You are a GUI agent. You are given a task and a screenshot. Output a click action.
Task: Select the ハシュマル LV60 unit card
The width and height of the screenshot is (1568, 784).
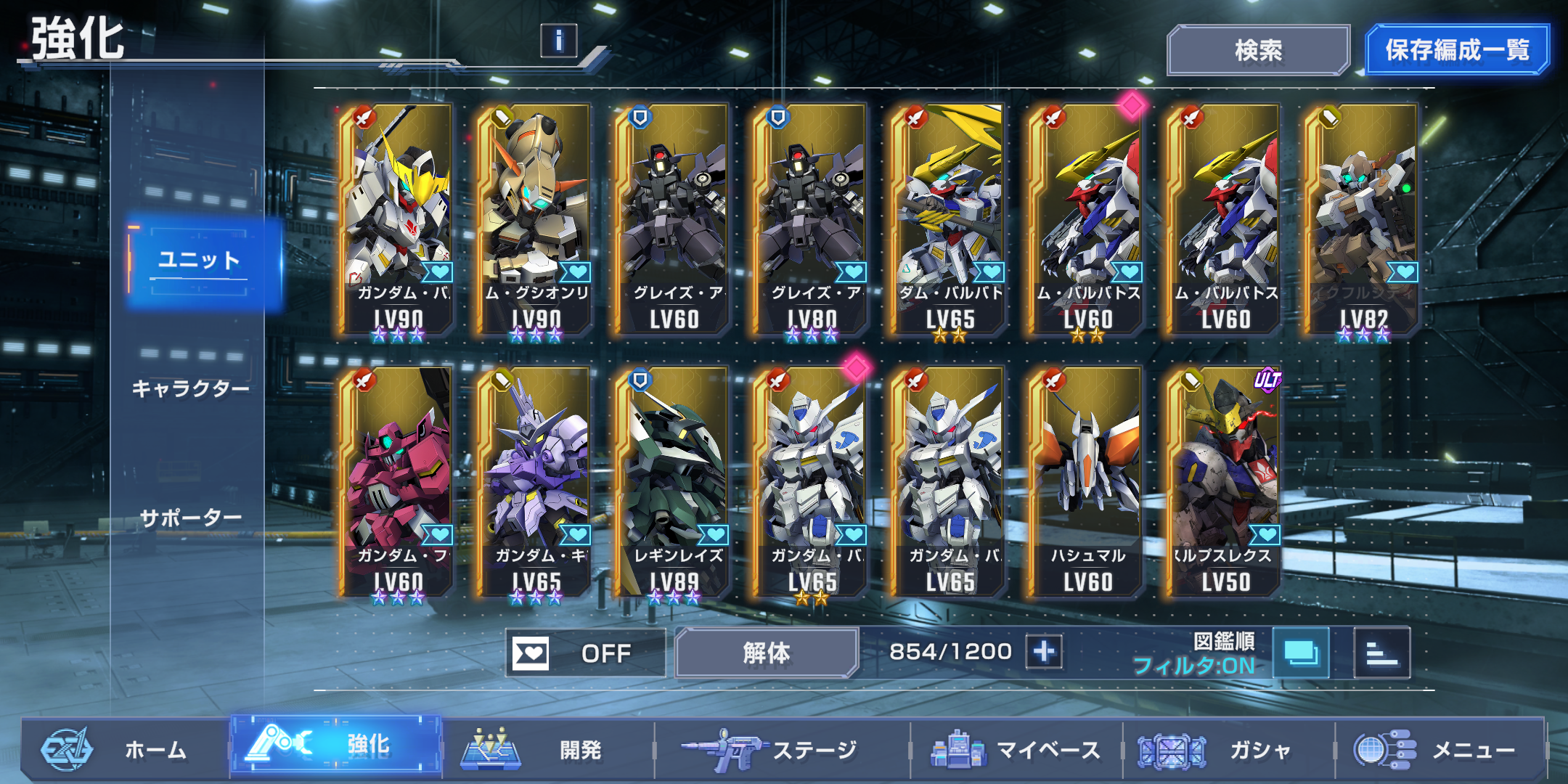click(x=1087, y=483)
